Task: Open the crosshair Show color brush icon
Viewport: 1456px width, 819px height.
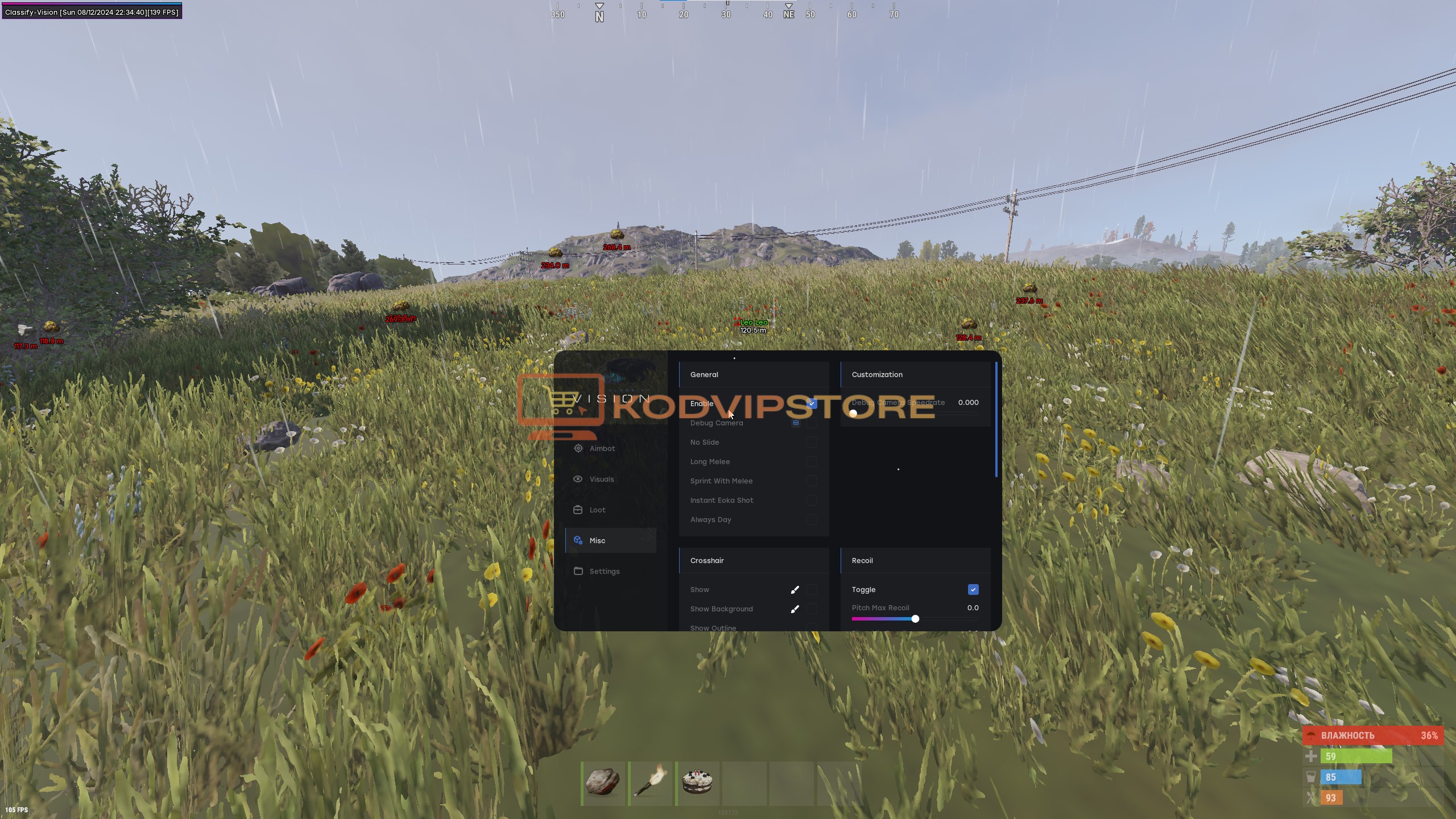Action: (795, 589)
